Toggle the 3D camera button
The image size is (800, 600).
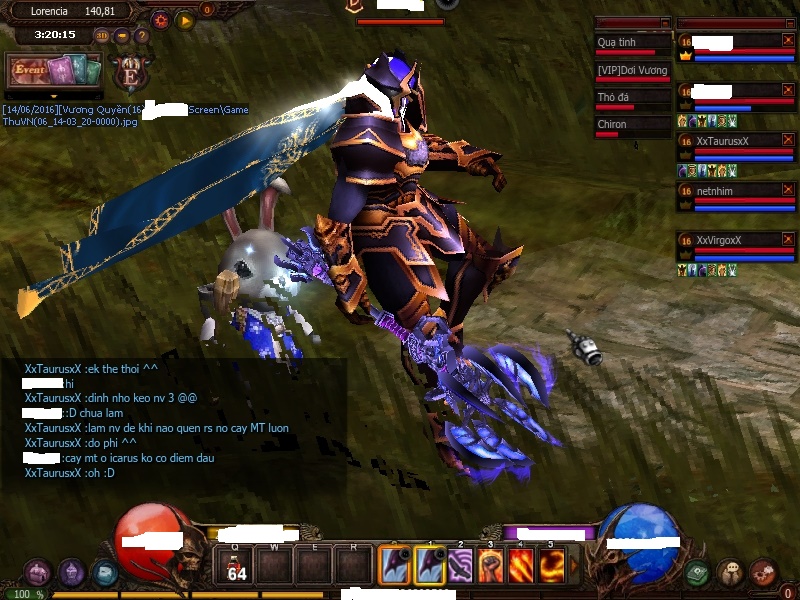click(103, 36)
